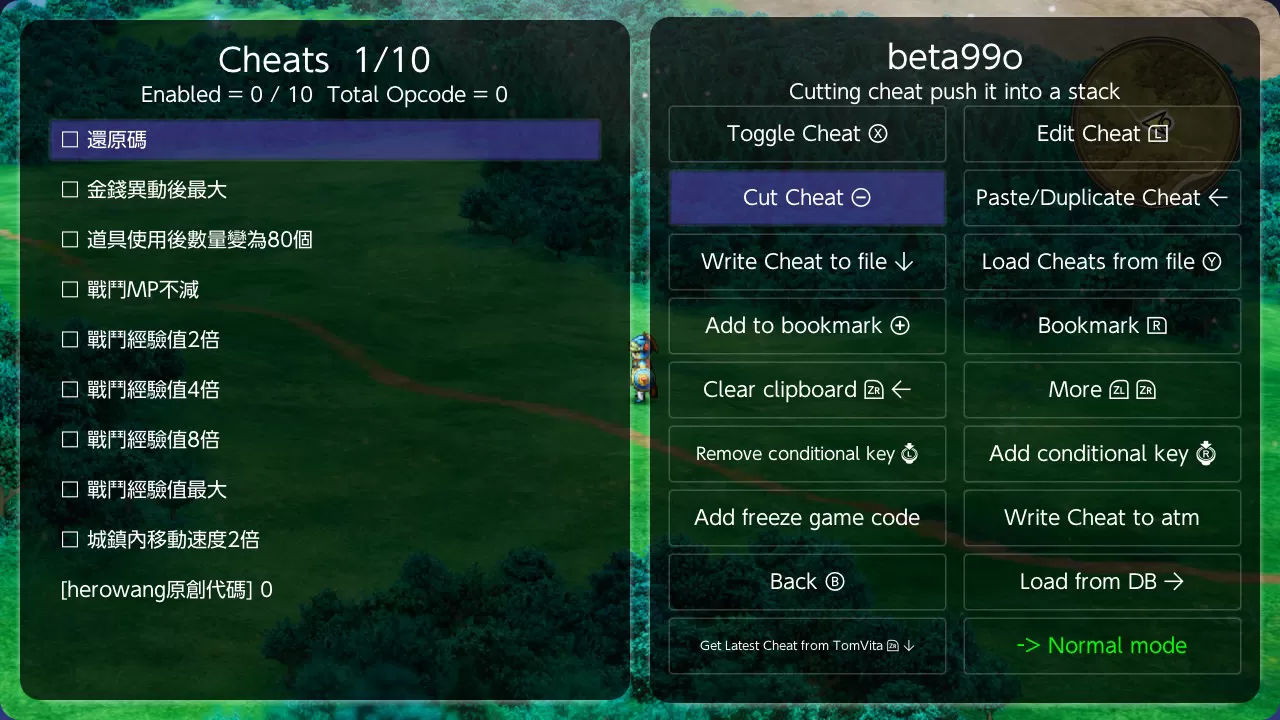Choose Add conditional key
Image resolution: width=1280 pixels, height=720 pixels.
point(1101,454)
